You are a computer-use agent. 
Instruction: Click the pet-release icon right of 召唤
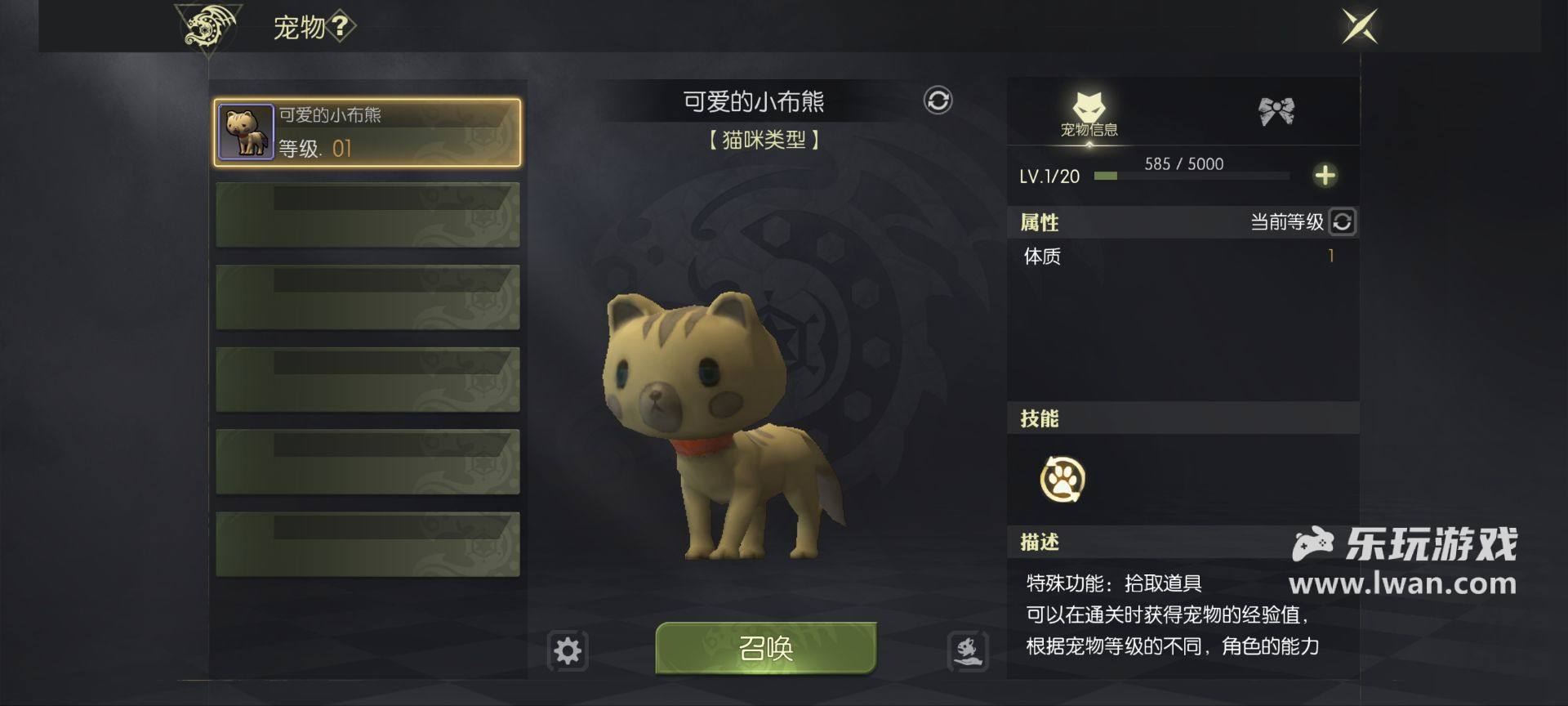click(x=968, y=650)
